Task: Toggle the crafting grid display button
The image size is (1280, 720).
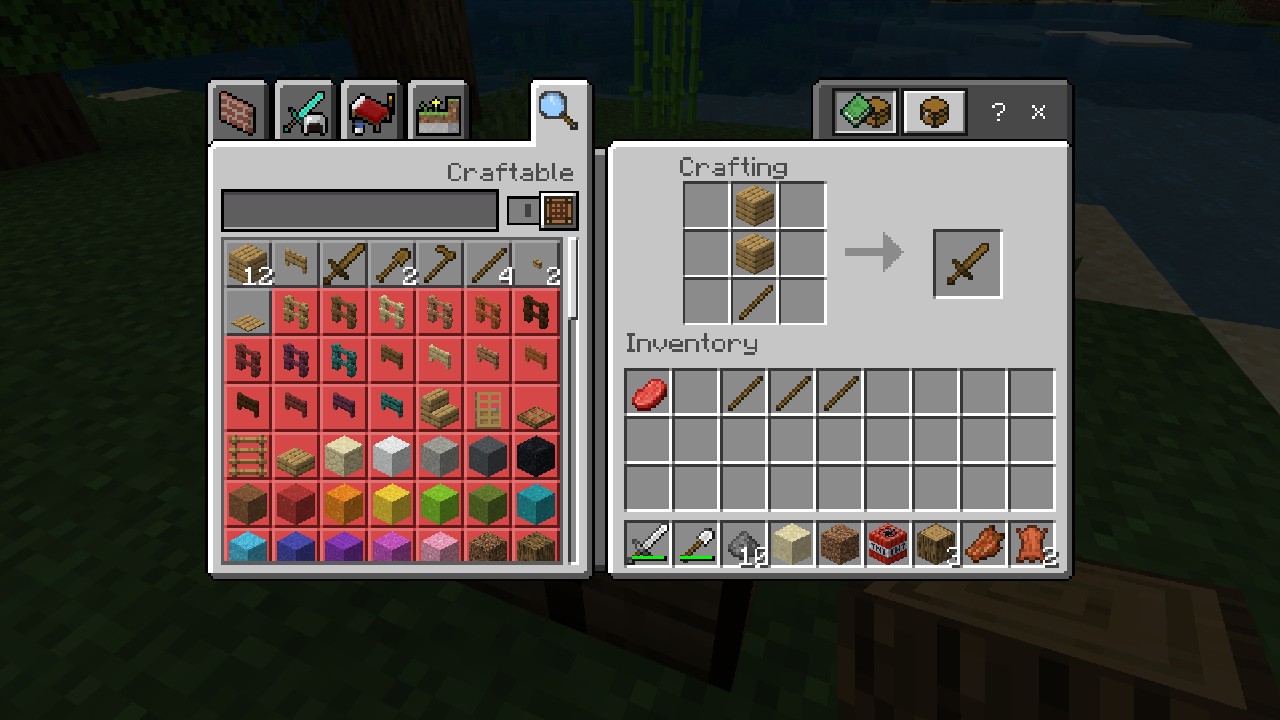Action: click(x=558, y=210)
